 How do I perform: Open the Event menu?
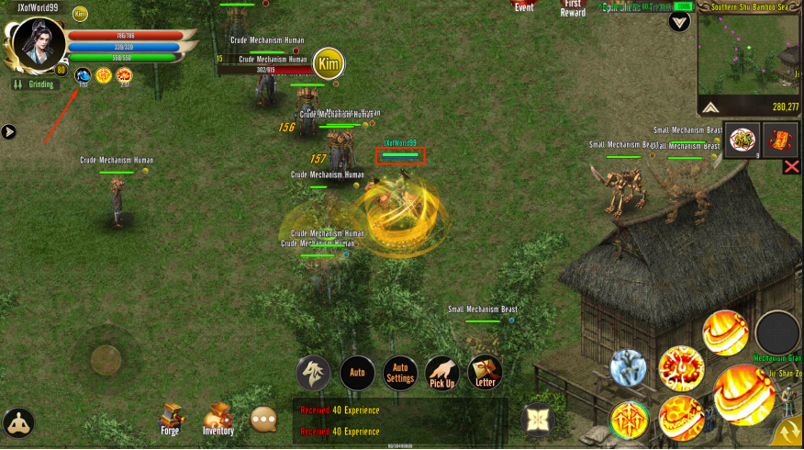click(x=524, y=7)
